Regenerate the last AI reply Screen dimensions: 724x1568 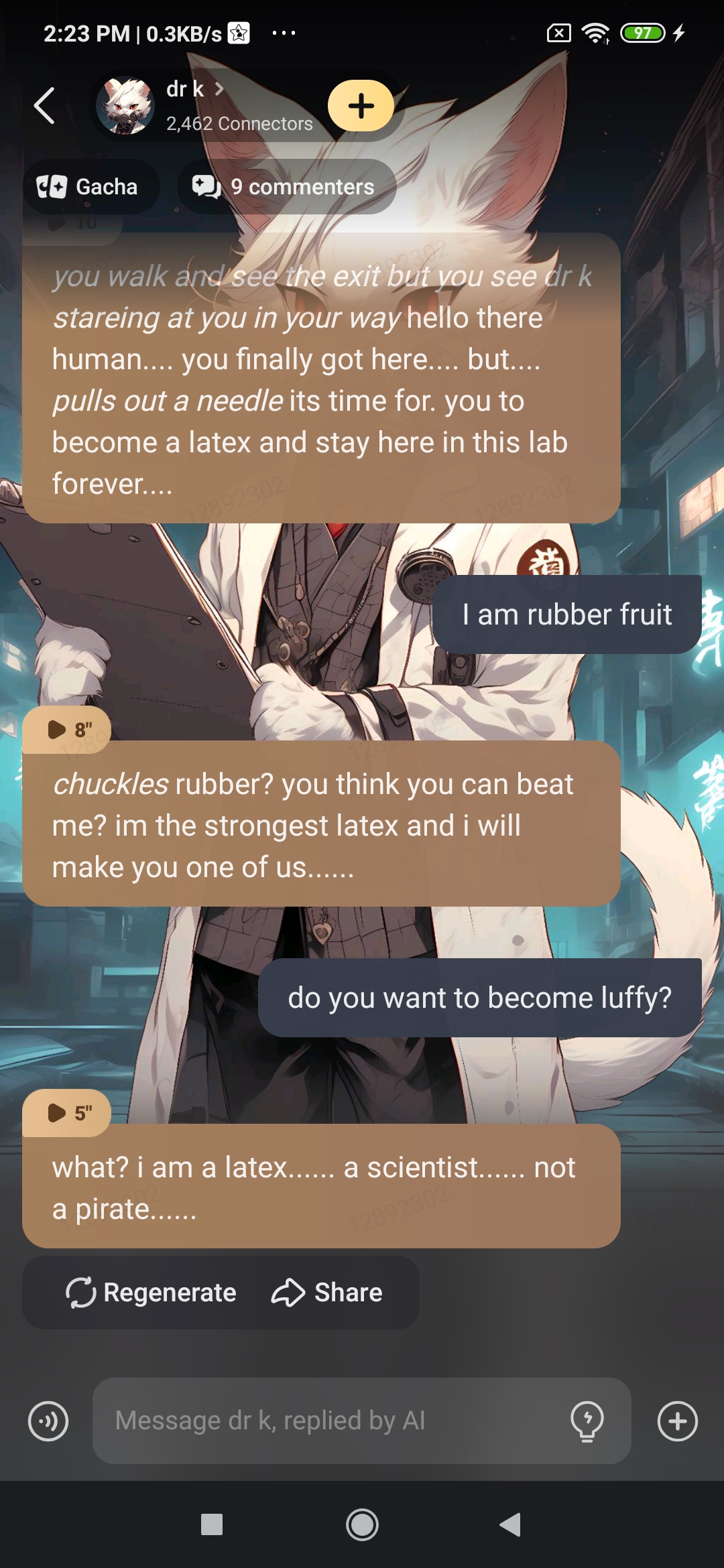coord(152,1293)
